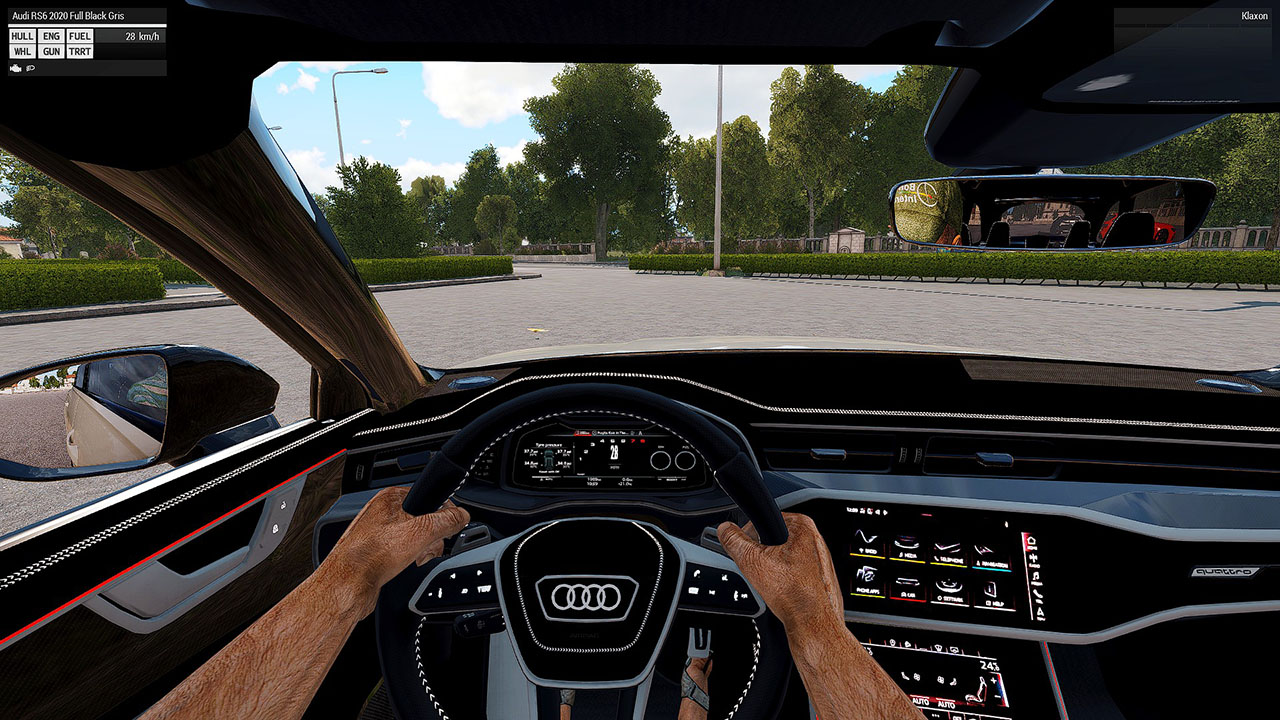Click the HULL damage indicator
1280x720 pixels.
click(x=22, y=36)
